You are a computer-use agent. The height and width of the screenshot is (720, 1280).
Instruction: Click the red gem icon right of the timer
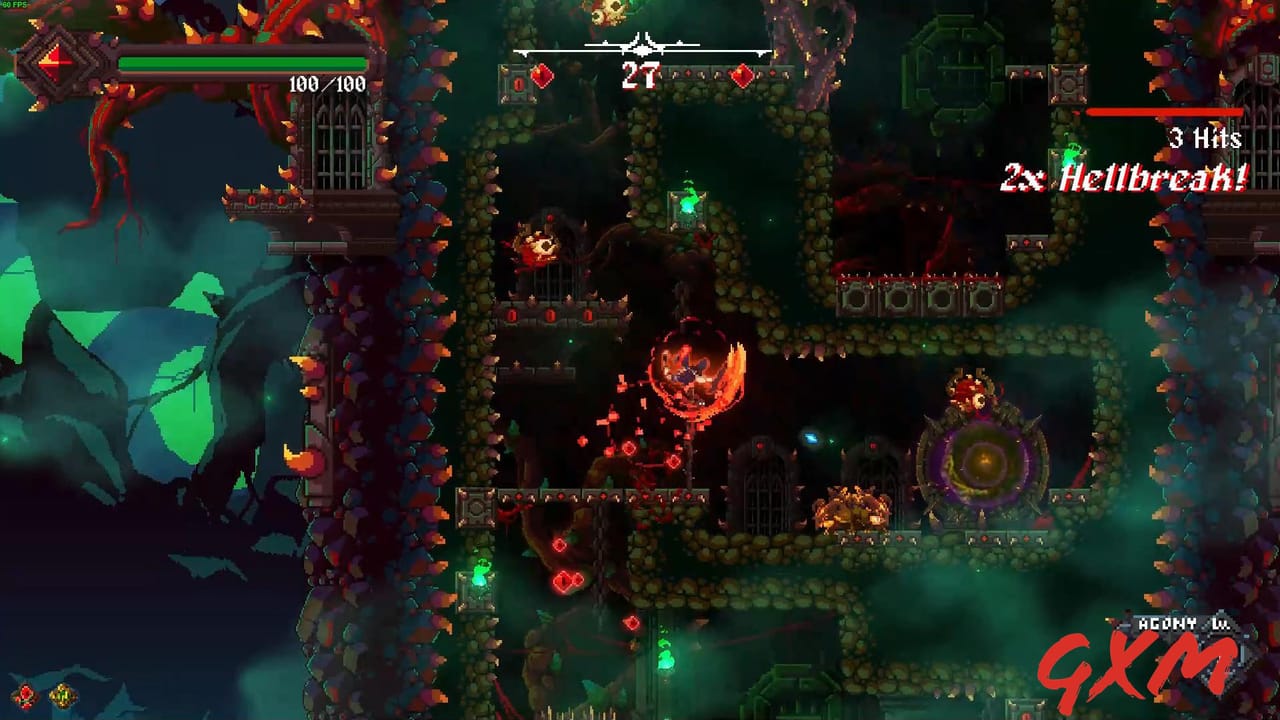pyautogui.click(x=742, y=76)
